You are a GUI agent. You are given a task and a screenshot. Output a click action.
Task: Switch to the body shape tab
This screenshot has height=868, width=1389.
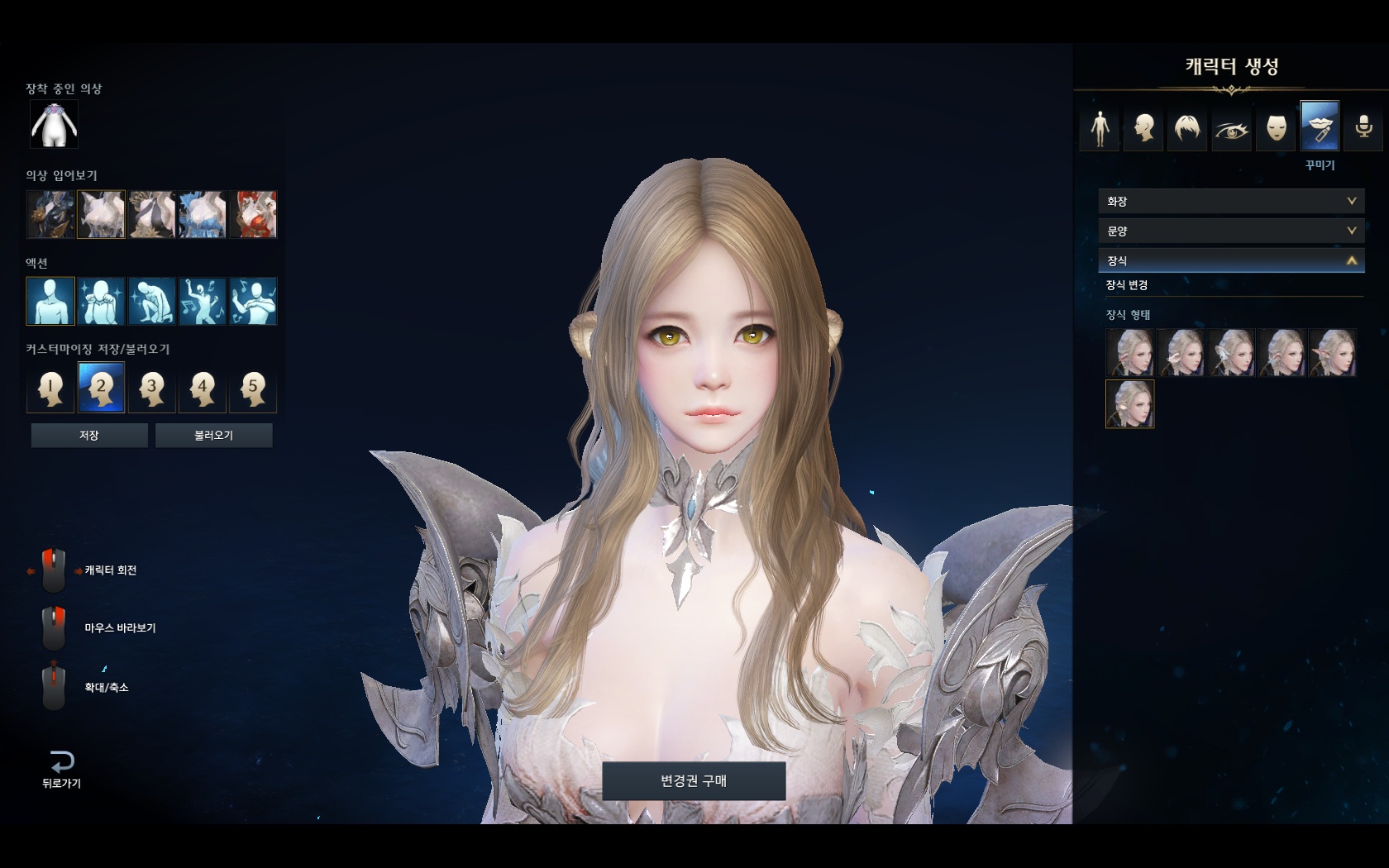[x=1100, y=128]
